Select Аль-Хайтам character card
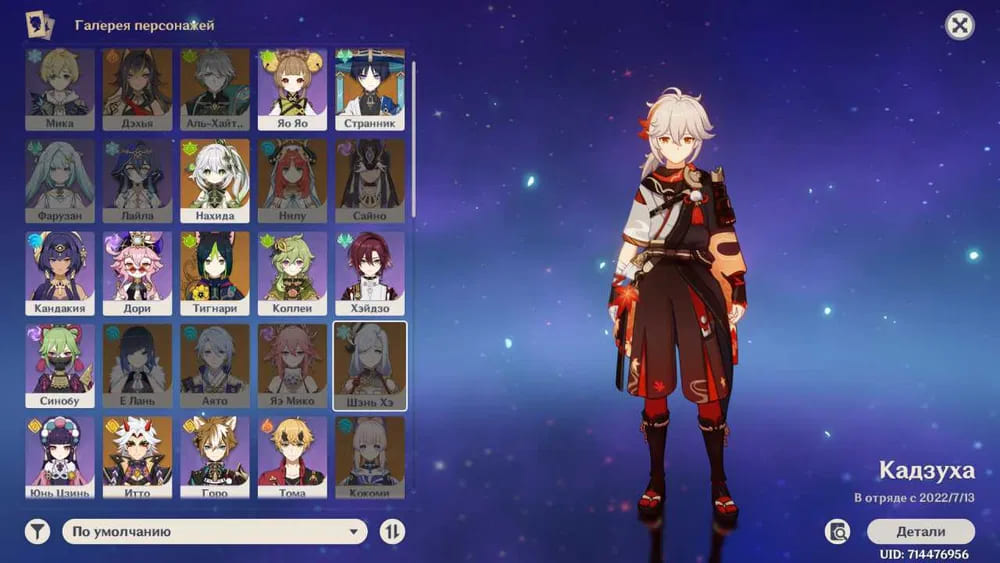Image resolution: width=1000 pixels, height=563 pixels. point(215,89)
